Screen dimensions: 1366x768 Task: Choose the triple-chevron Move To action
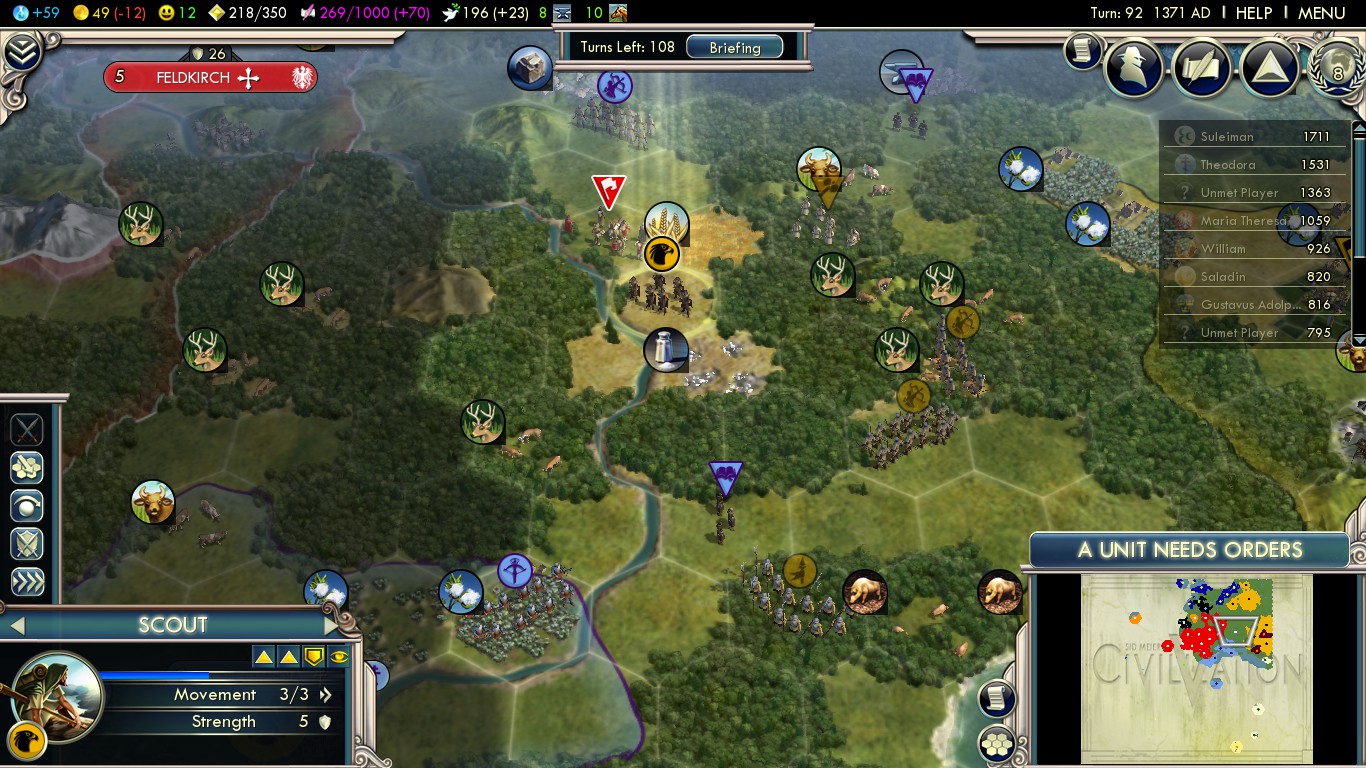[x=27, y=582]
